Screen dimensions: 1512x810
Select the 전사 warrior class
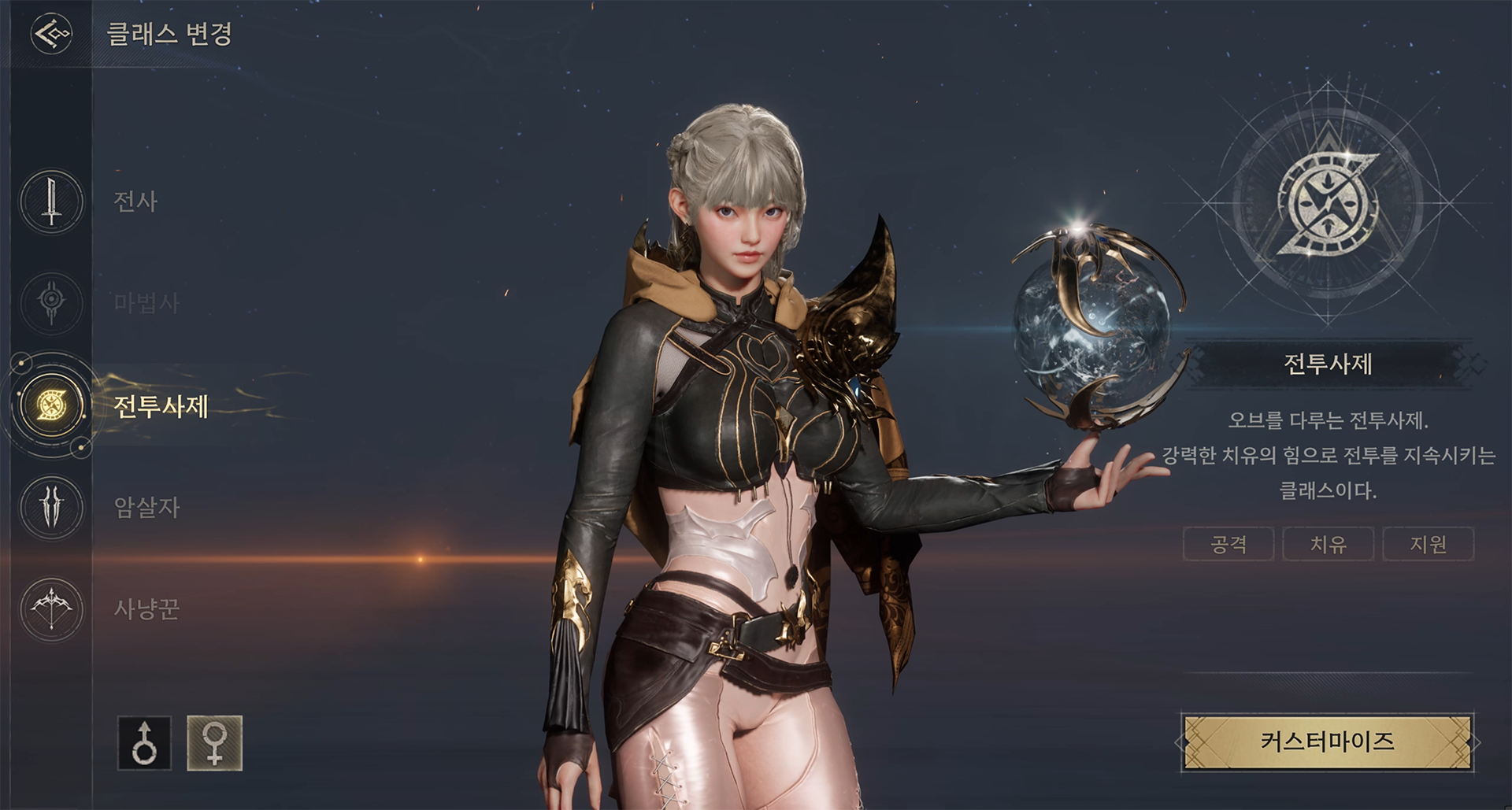coord(52,202)
